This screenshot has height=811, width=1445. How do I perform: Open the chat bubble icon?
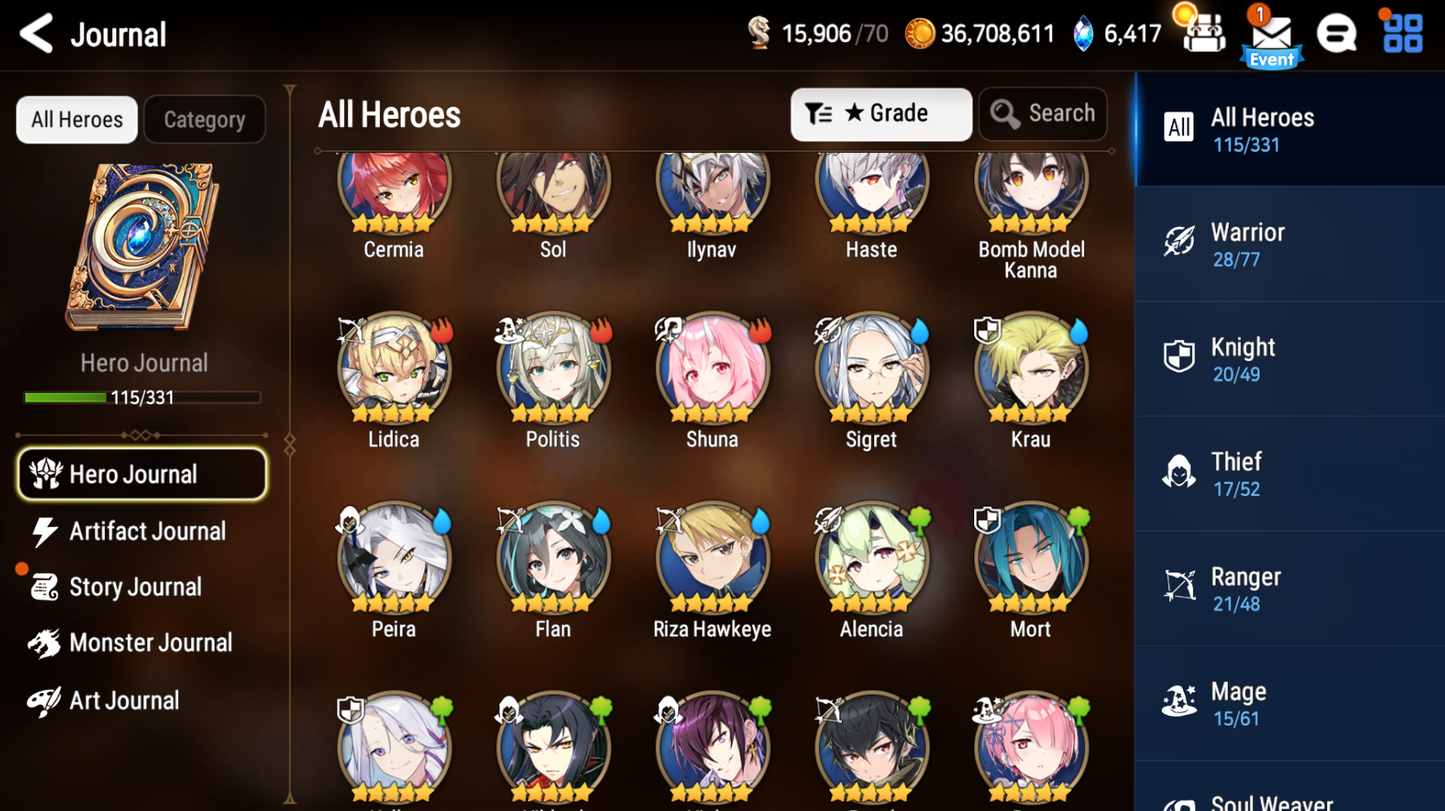pos(1338,33)
